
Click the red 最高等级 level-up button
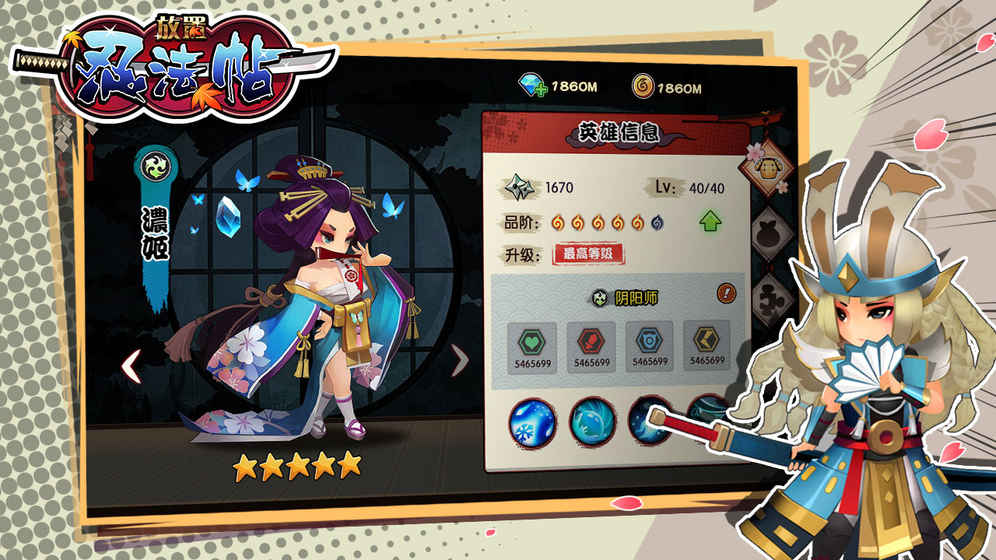pos(589,253)
